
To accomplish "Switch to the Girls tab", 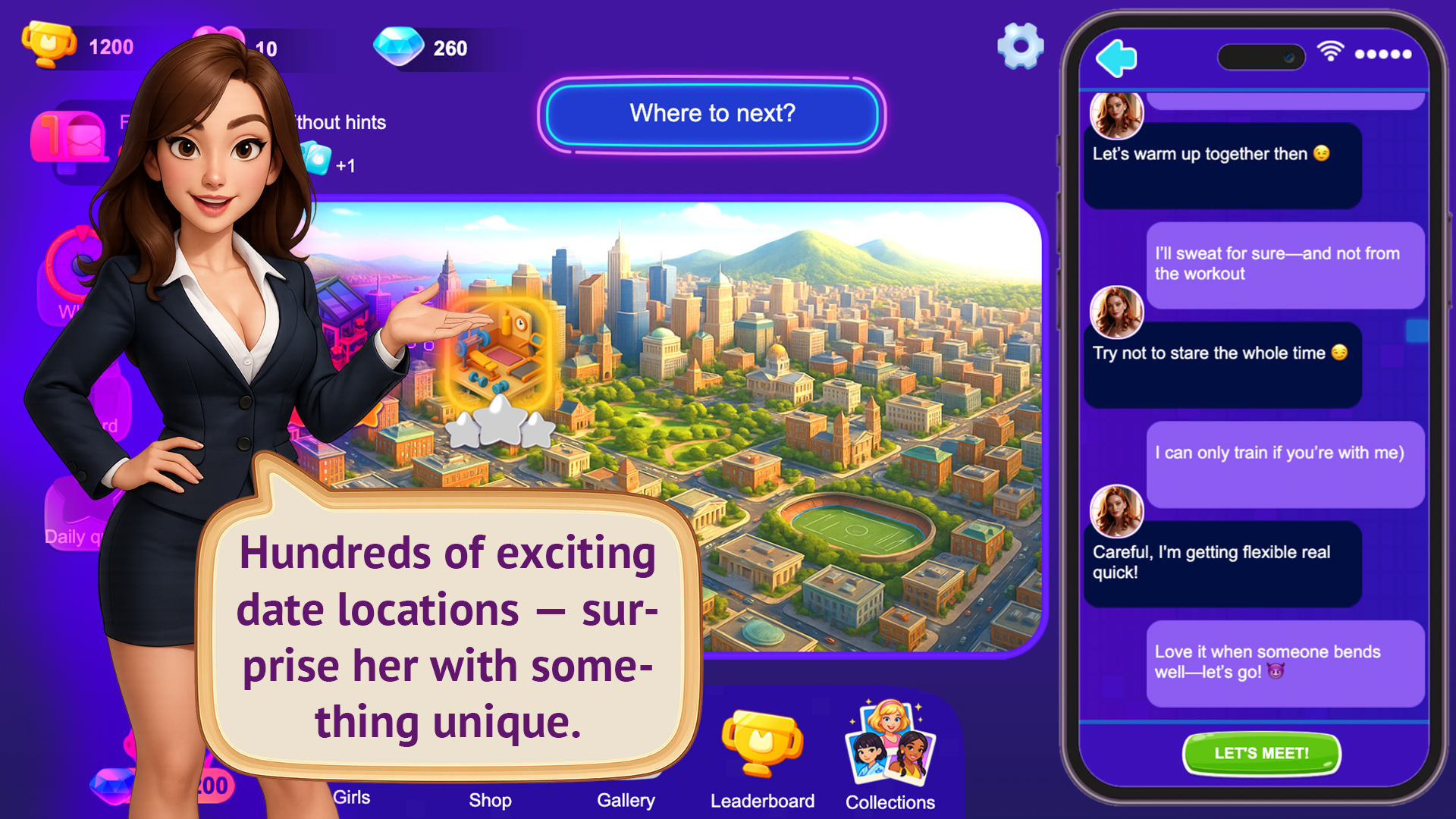I will (x=353, y=799).
